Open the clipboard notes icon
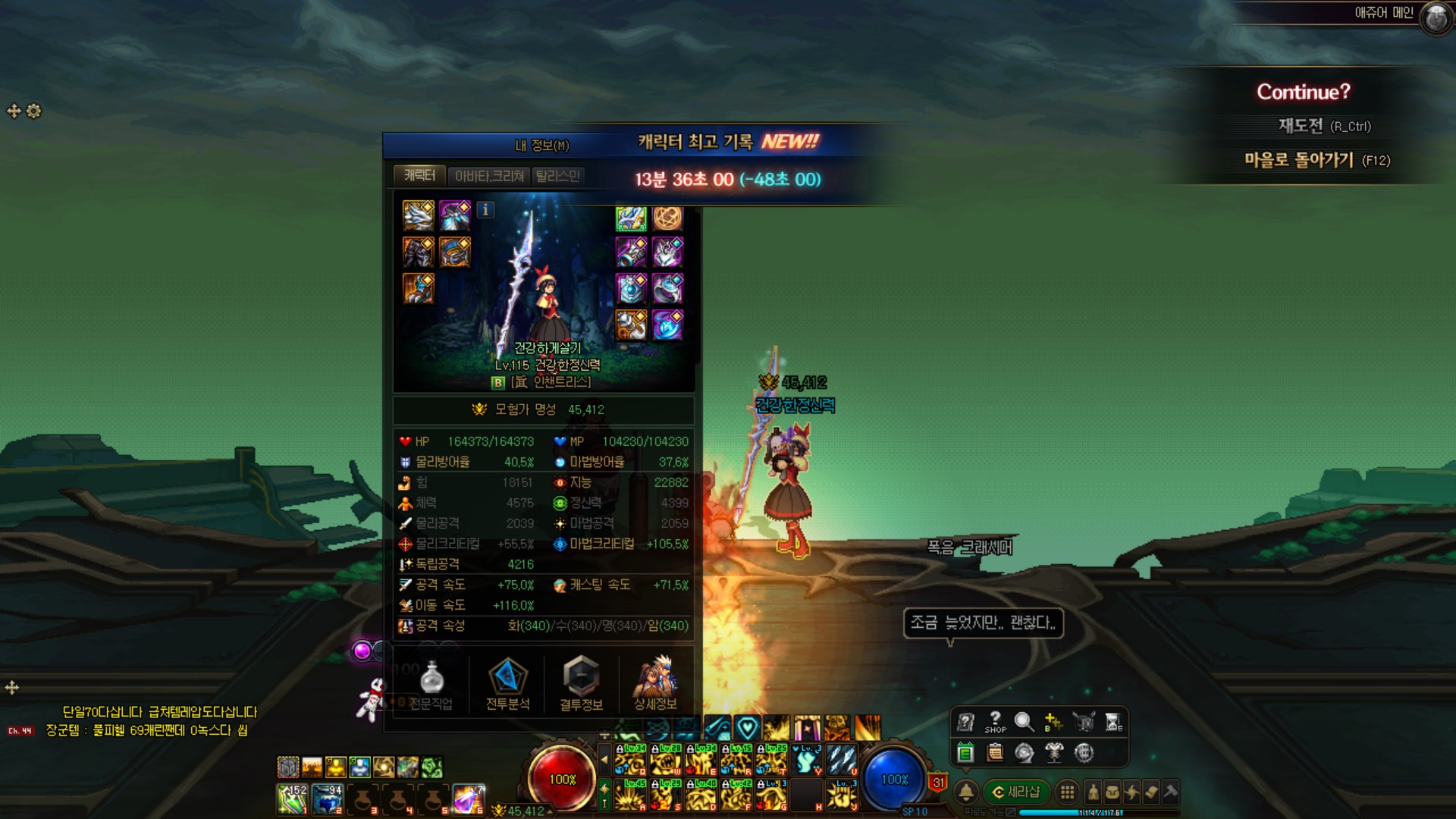The height and width of the screenshot is (819, 1456). click(x=995, y=752)
